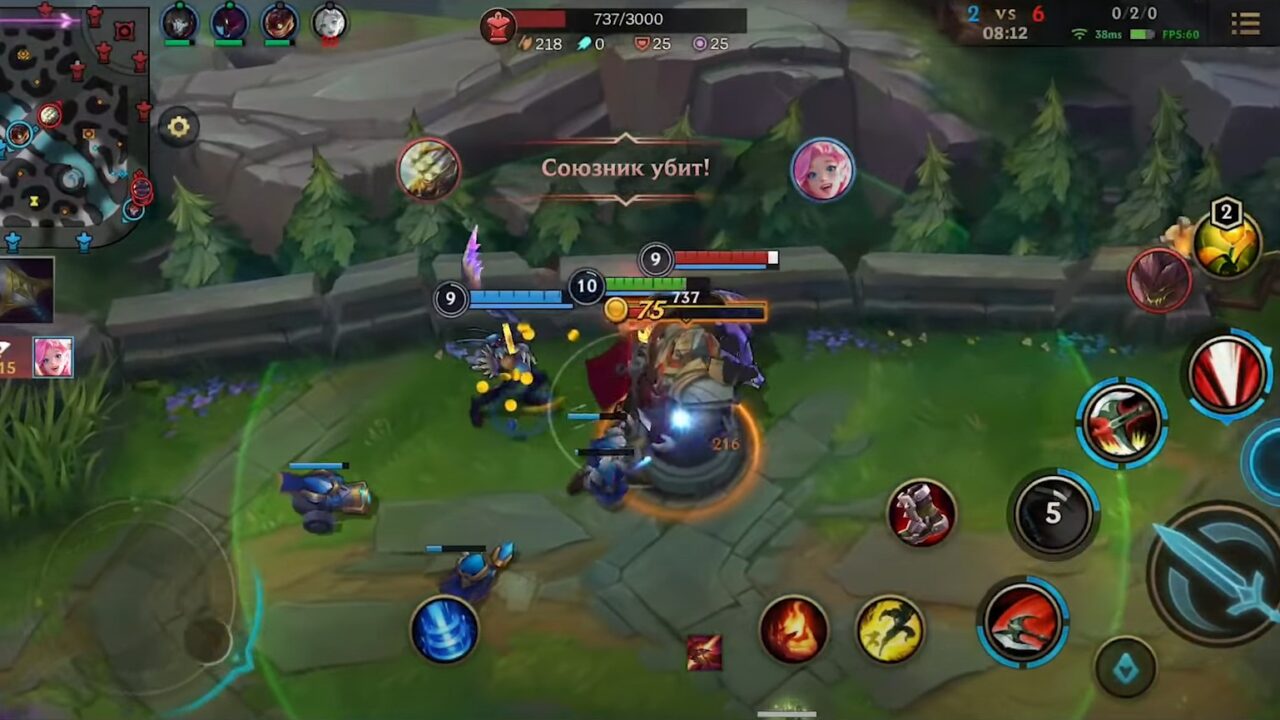Open the scoreboard via the hamburger menu
This screenshot has width=1280, height=720.
coord(1246,22)
